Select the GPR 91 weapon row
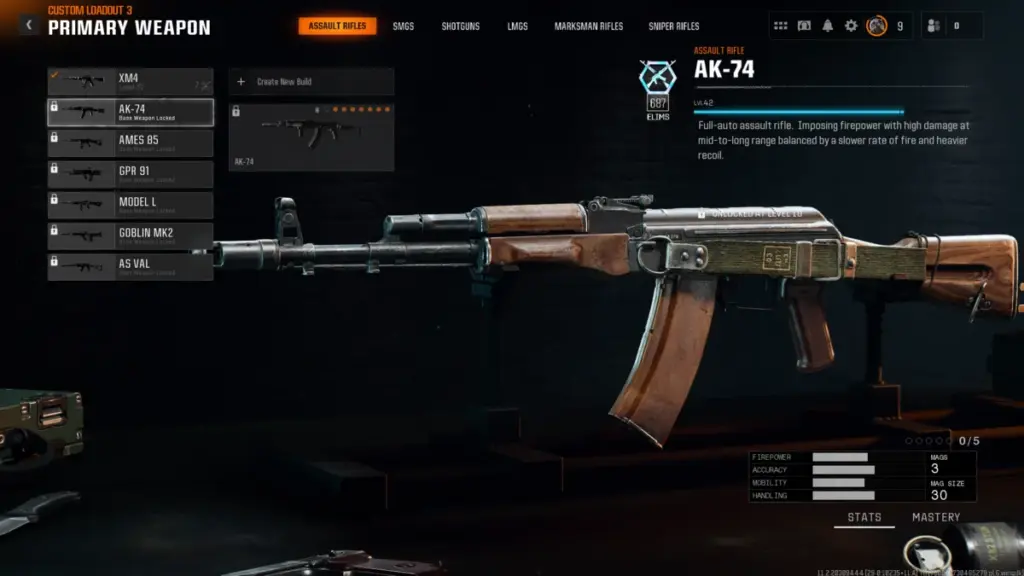 pos(130,174)
